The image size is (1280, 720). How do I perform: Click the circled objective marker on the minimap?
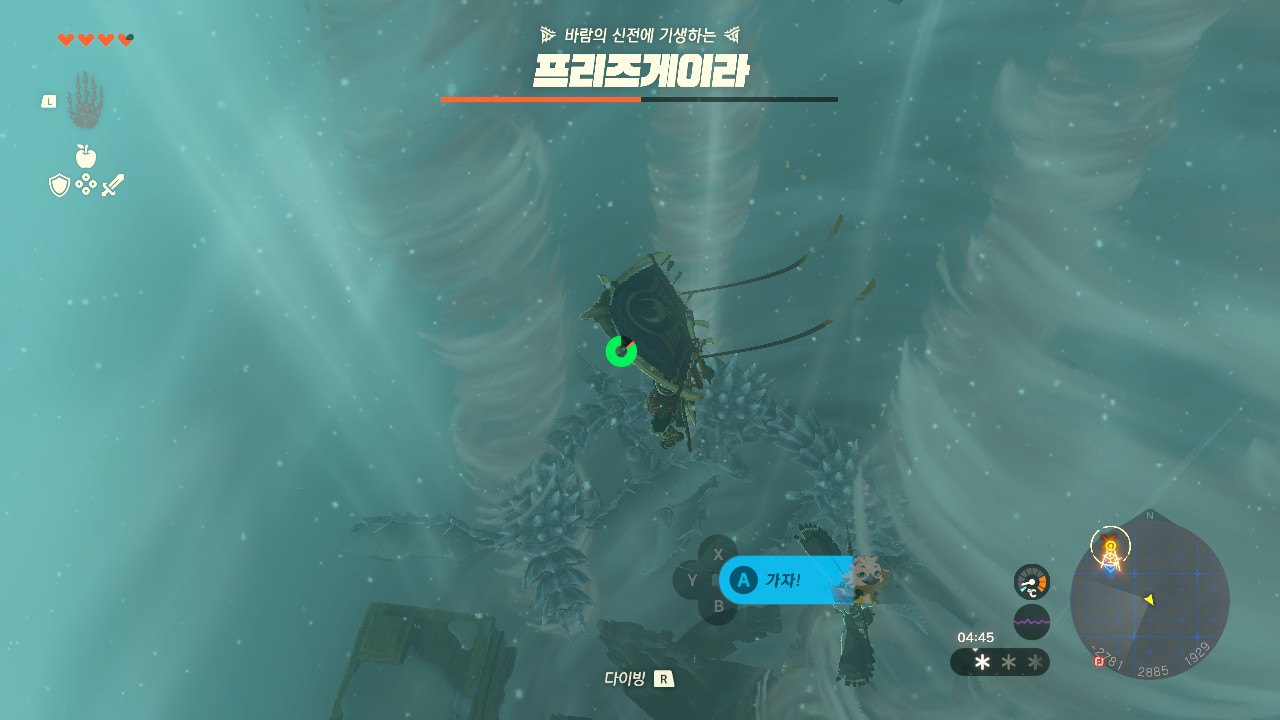(x=1110, y=545)
